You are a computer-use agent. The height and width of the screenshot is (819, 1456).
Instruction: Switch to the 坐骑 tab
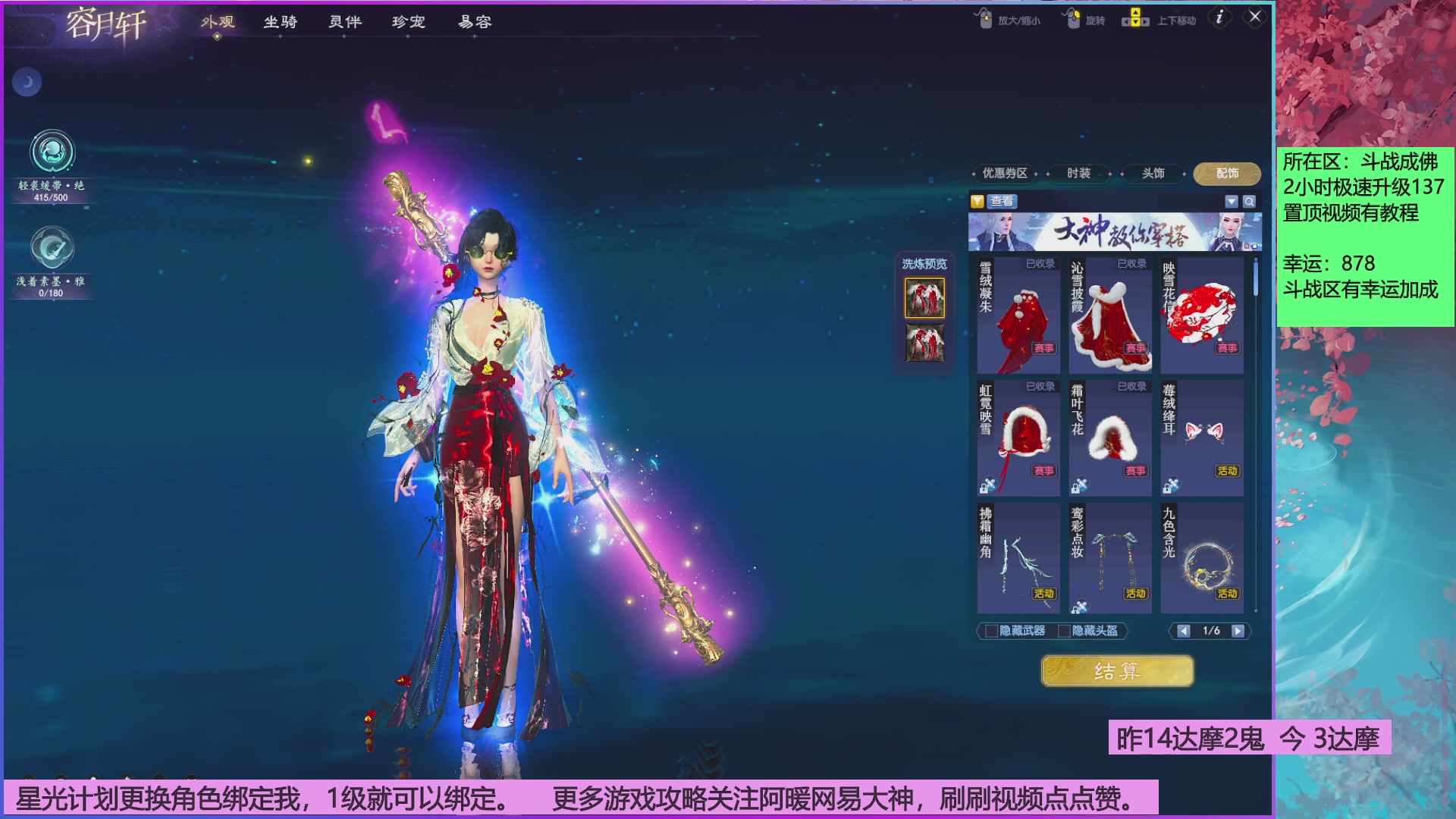point(281,23)
